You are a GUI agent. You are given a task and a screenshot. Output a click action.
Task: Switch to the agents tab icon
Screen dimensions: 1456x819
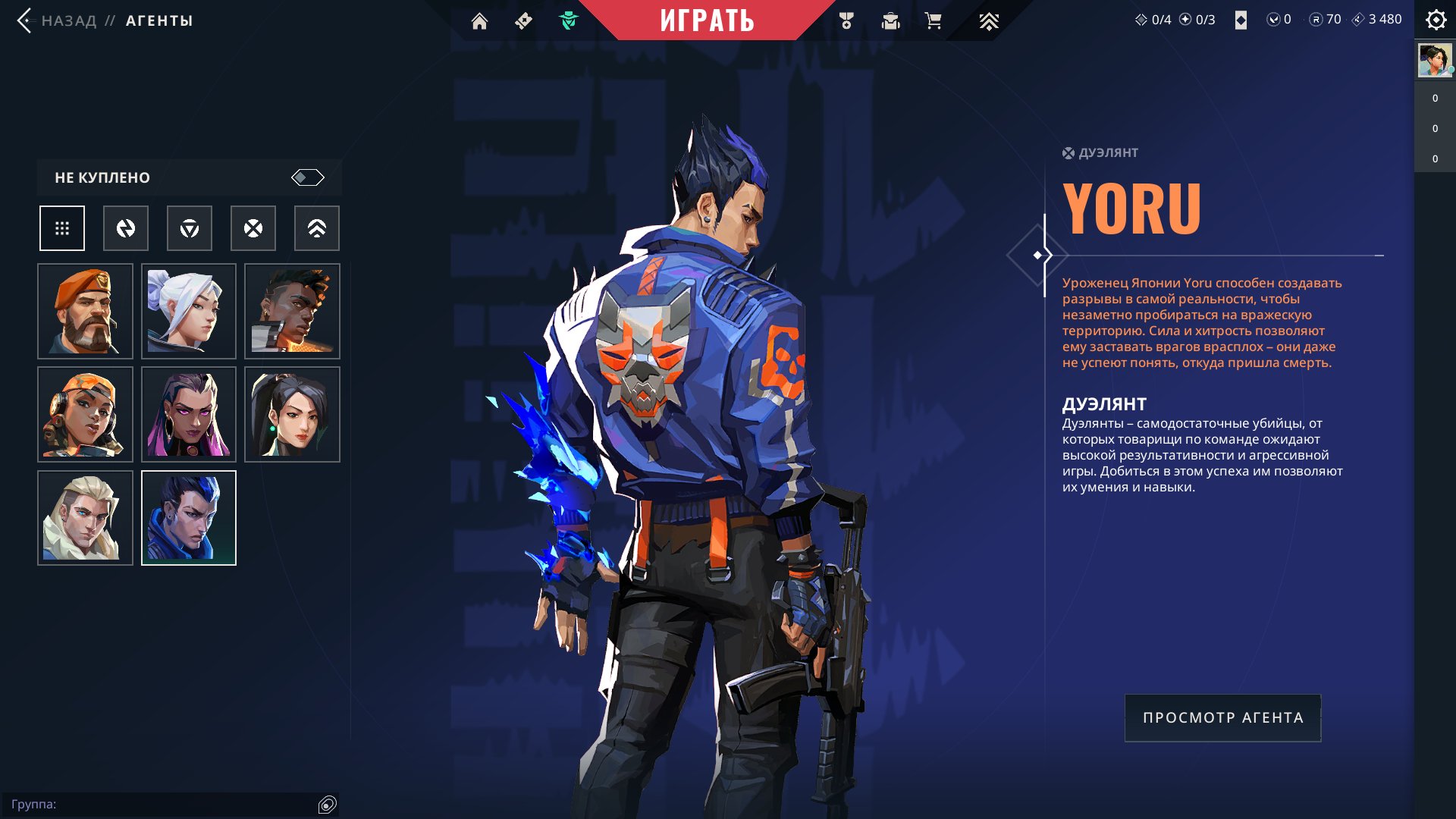pos(568,21)
